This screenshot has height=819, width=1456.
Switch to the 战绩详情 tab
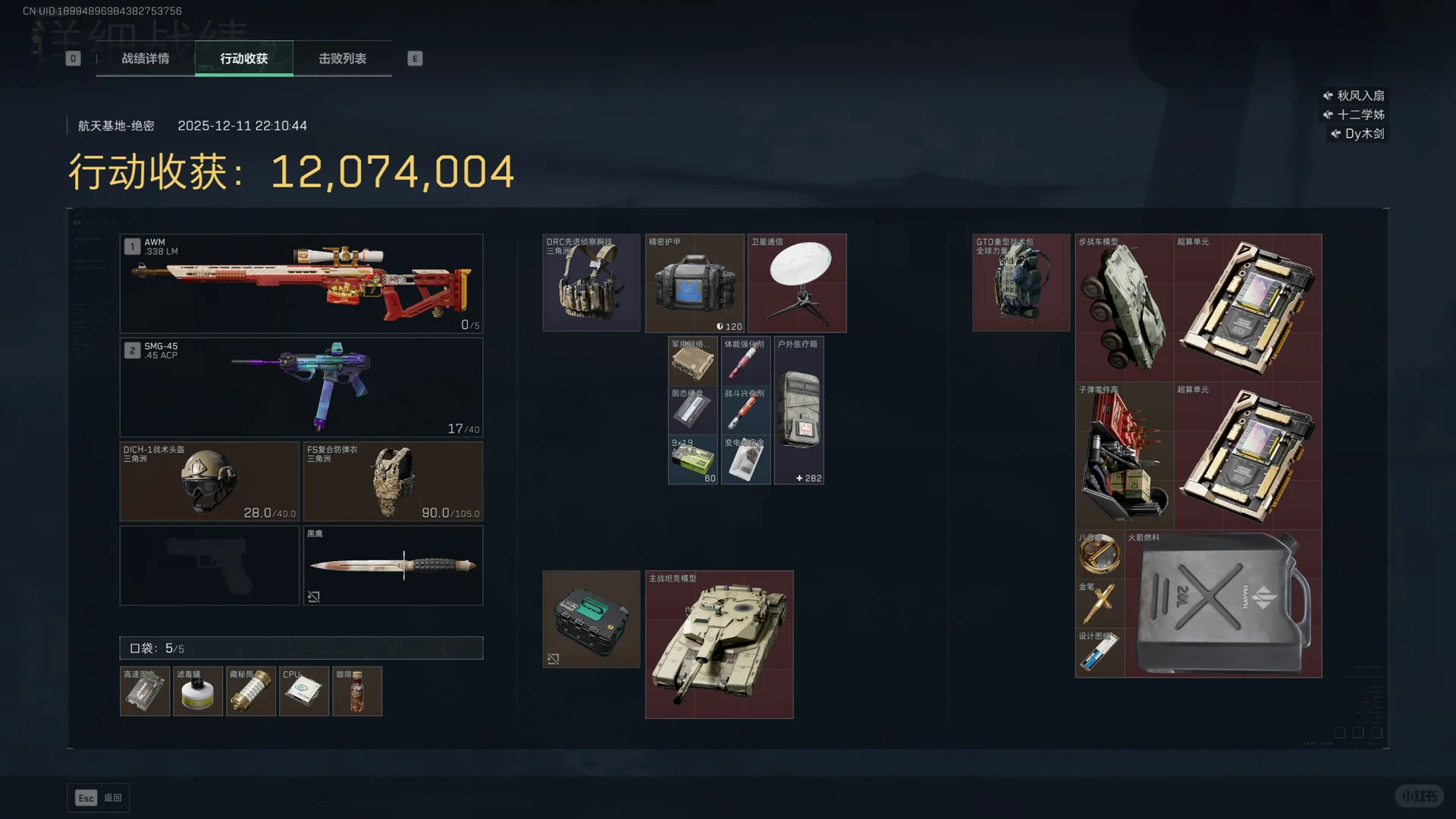pyautogui.click(x=146, y=58)
